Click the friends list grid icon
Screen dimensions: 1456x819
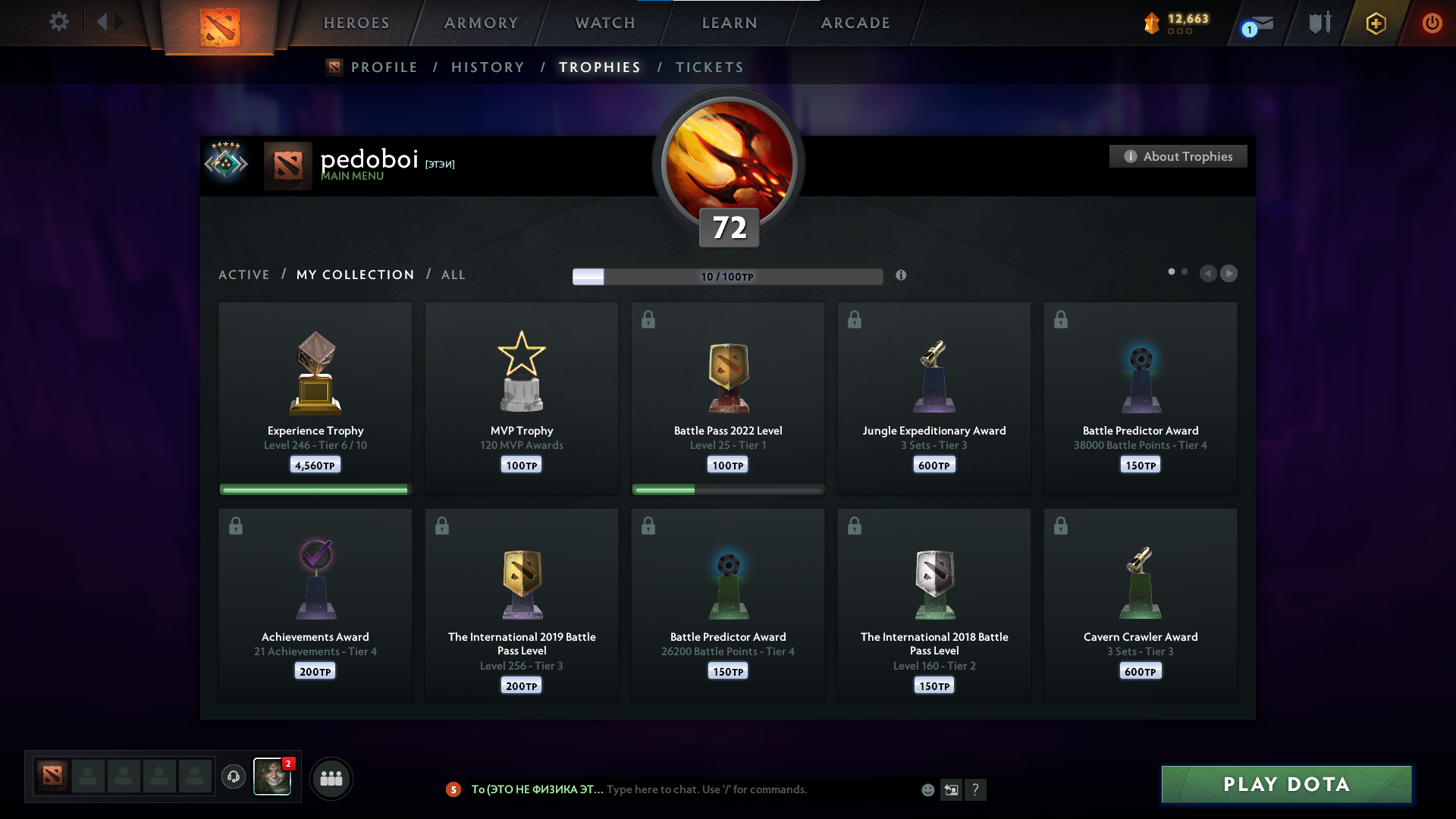(331, 778)
